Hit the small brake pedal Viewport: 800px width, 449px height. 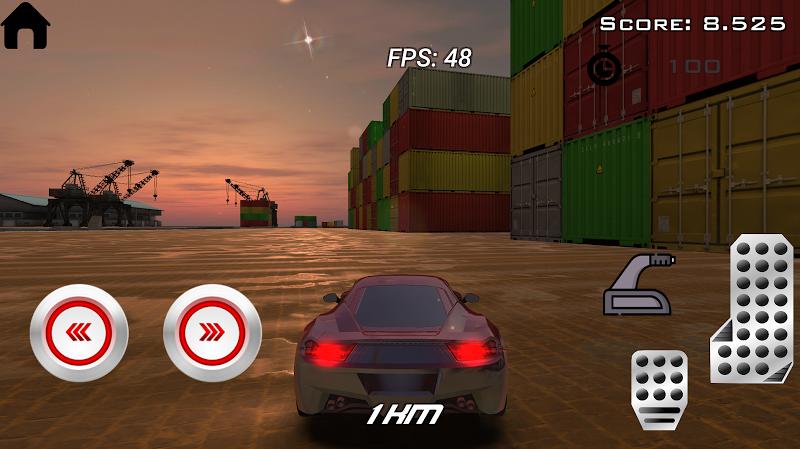pyautogui.click(x=660, y=388)
